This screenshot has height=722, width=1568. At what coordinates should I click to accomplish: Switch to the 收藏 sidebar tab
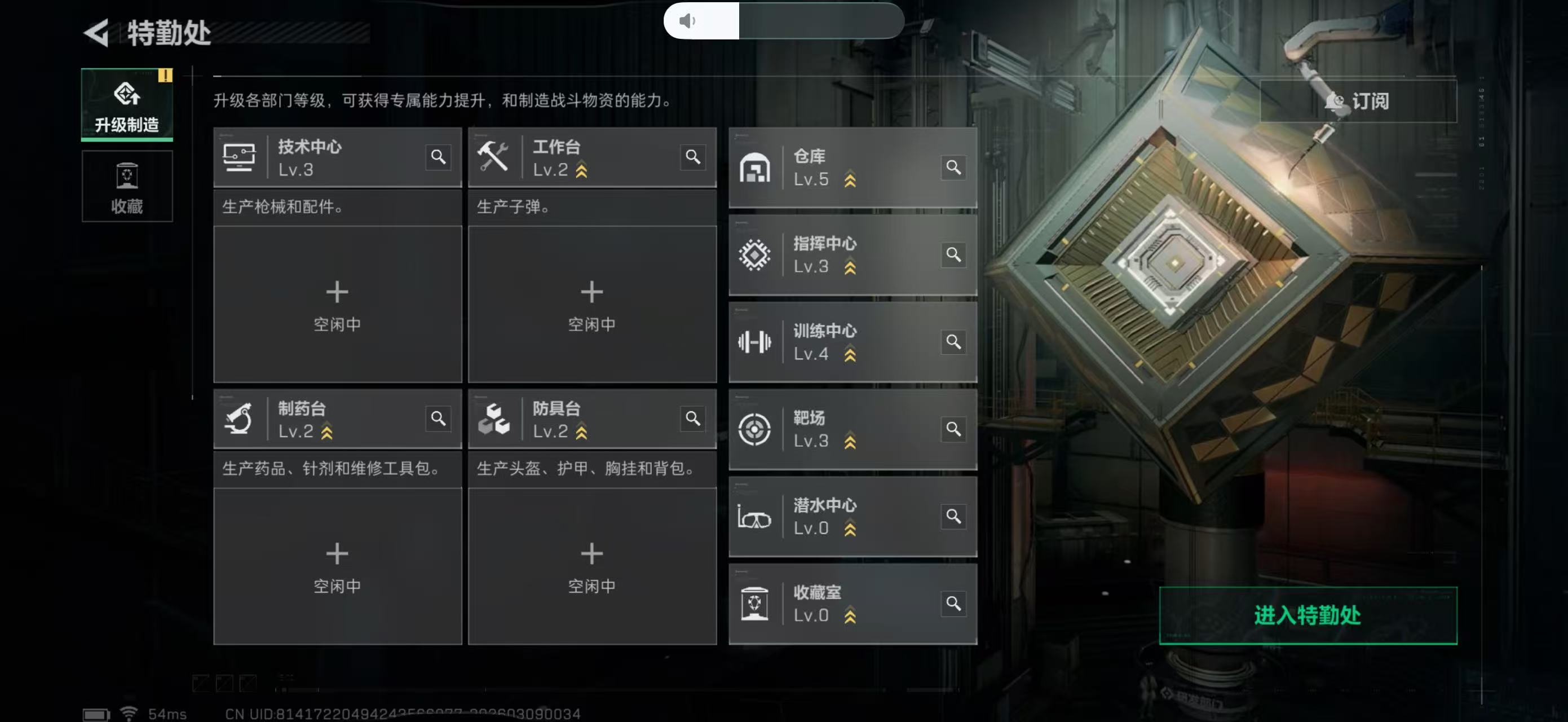coord(127,187)
